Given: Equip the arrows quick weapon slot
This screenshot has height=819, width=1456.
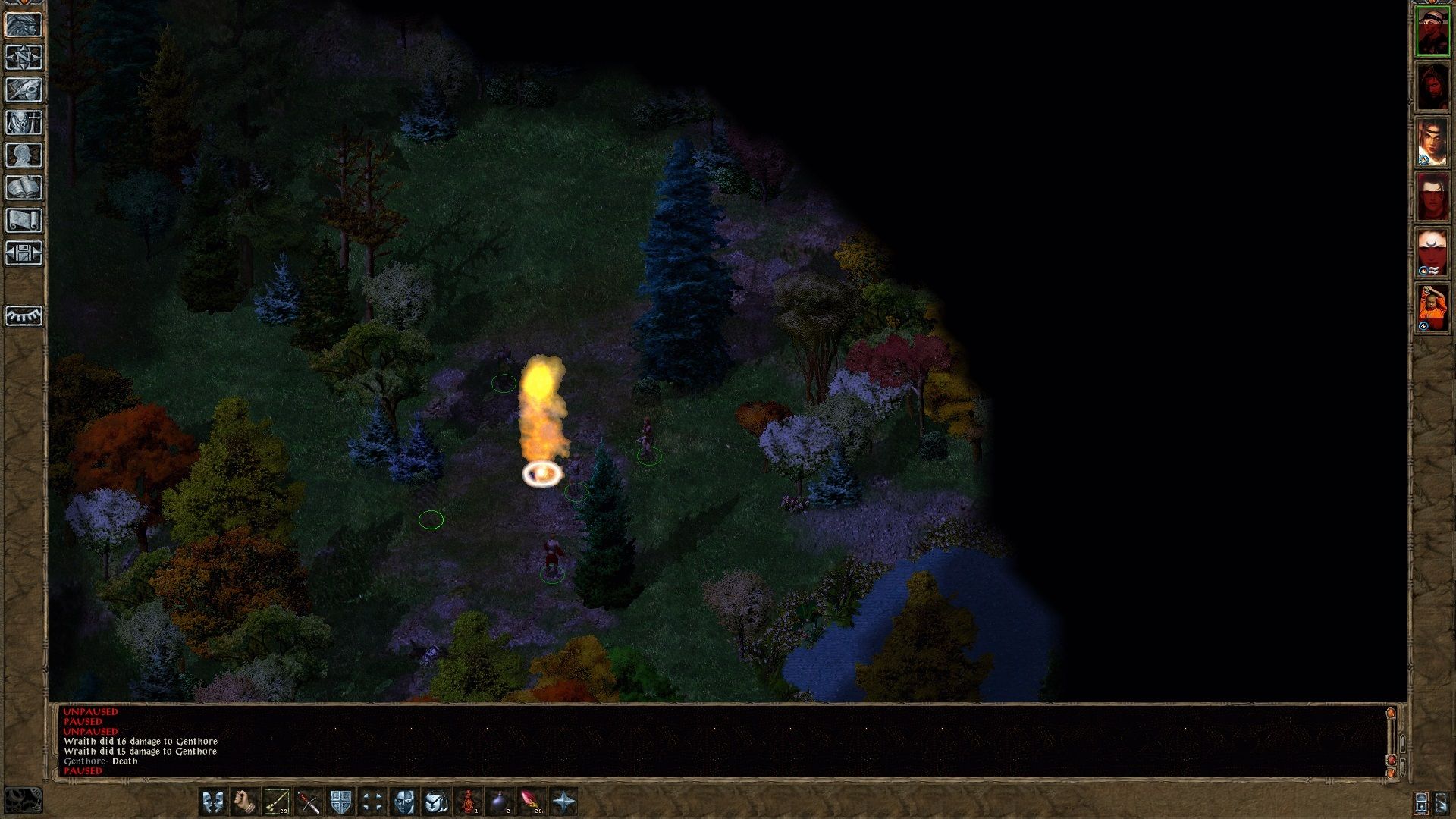Looking at the screenshot, I should [276, 802].
